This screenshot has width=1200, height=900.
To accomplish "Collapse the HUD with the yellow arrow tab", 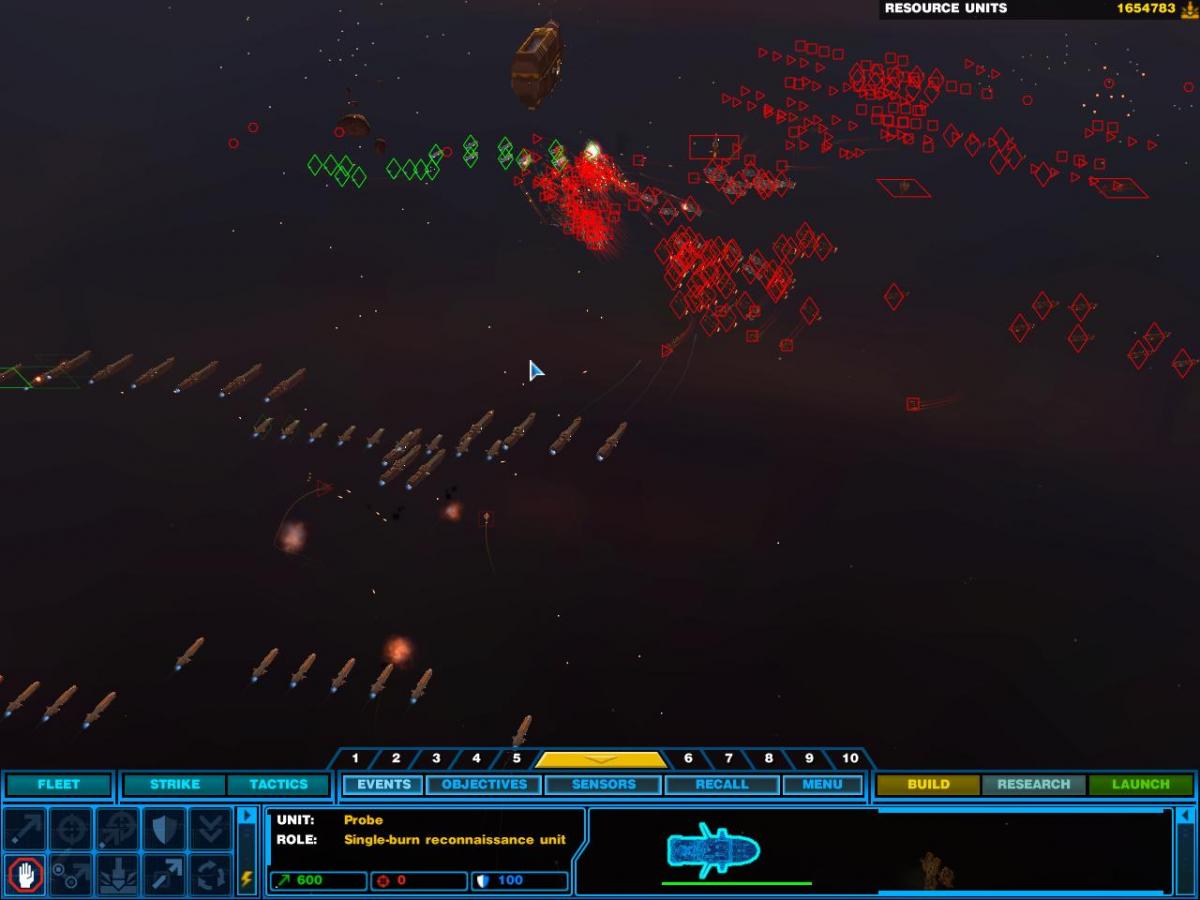I will (600, 760).
